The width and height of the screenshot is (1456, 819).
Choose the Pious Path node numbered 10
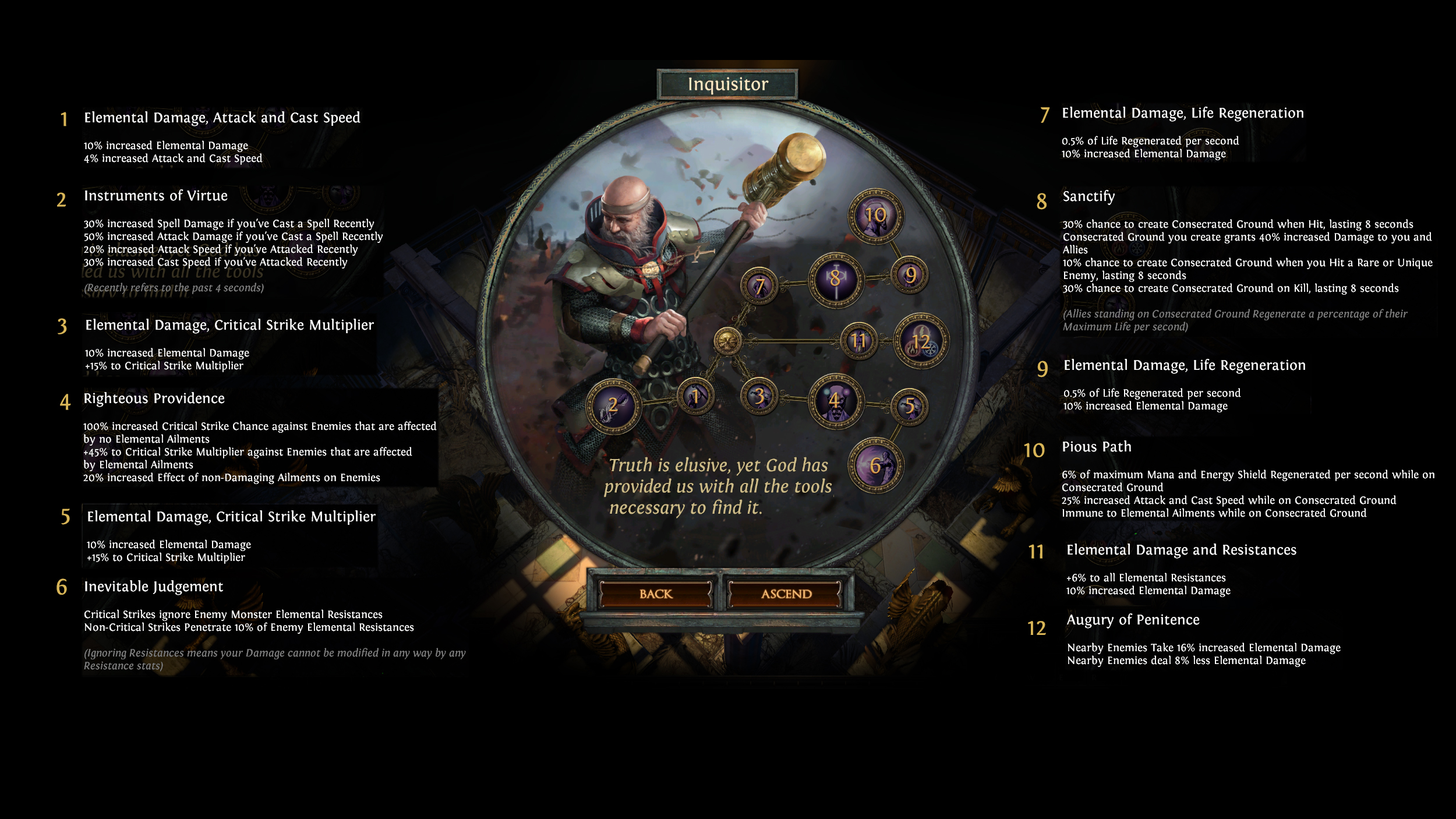click(875, 216)
